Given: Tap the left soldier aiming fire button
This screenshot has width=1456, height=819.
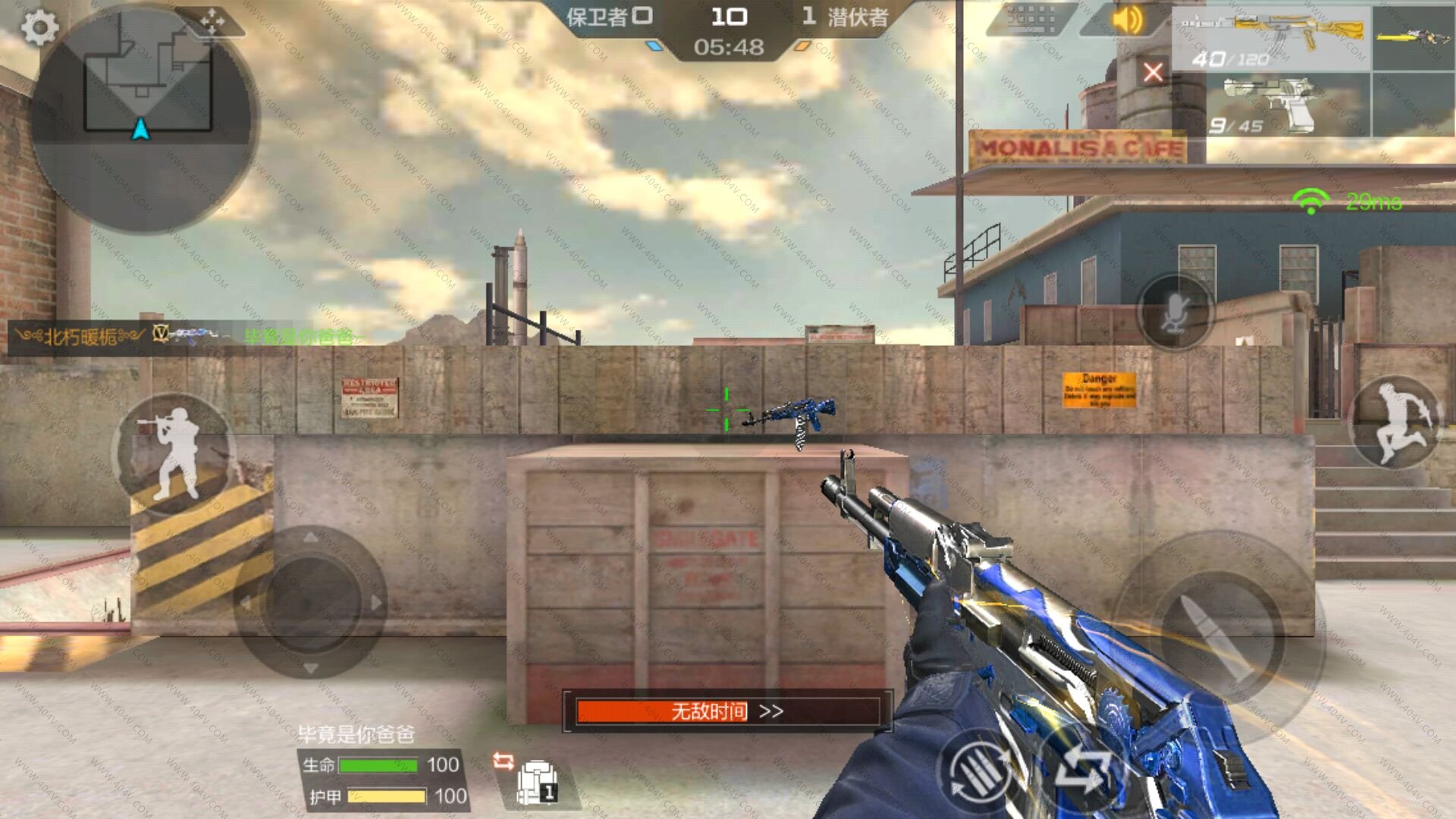Looking at the screenshot, I should point(174,453).
